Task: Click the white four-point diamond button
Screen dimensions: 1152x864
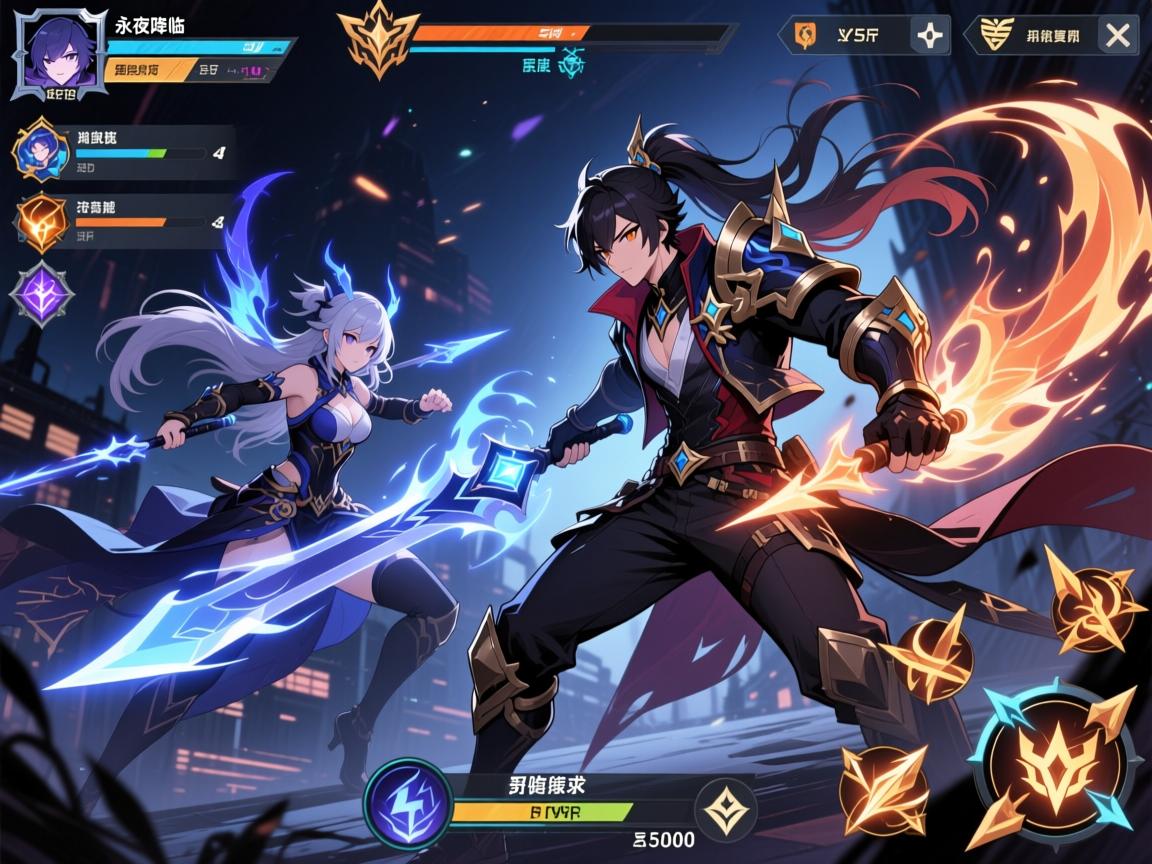Action: (x=930, y=37)
